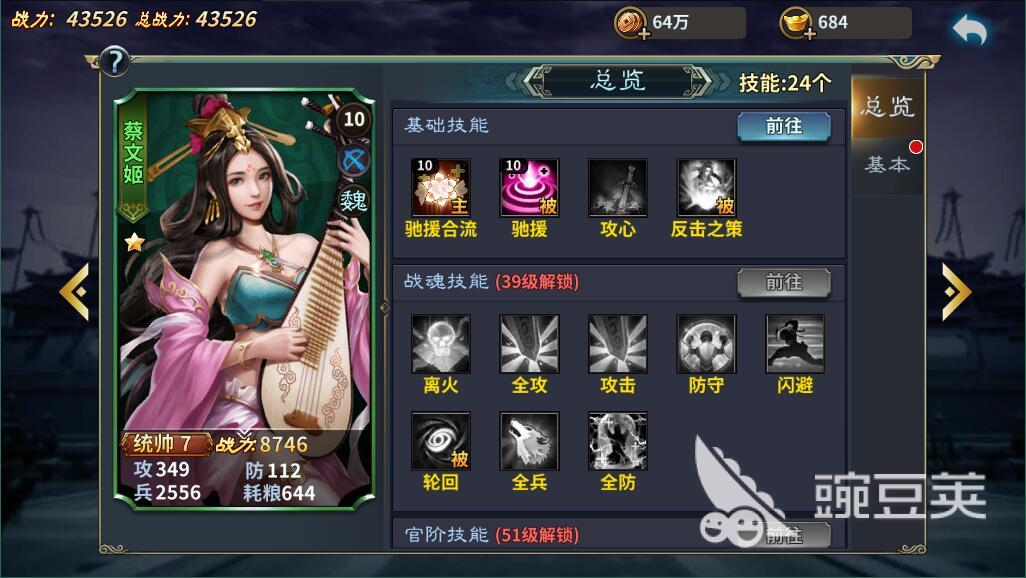
Task: Open the question mark help button
Action: pos(115,62)
